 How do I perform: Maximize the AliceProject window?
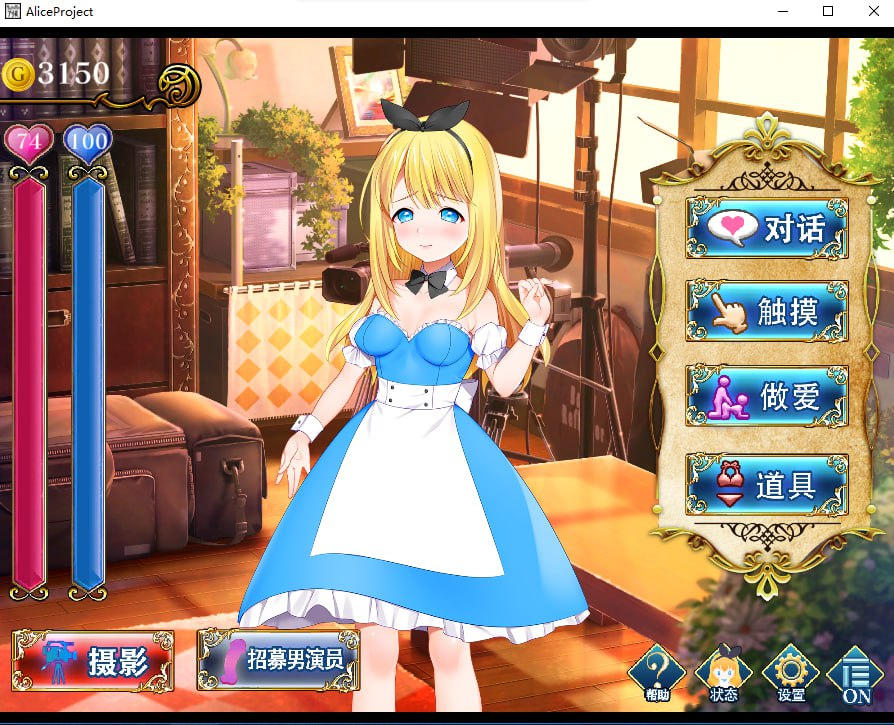point(828,12)
